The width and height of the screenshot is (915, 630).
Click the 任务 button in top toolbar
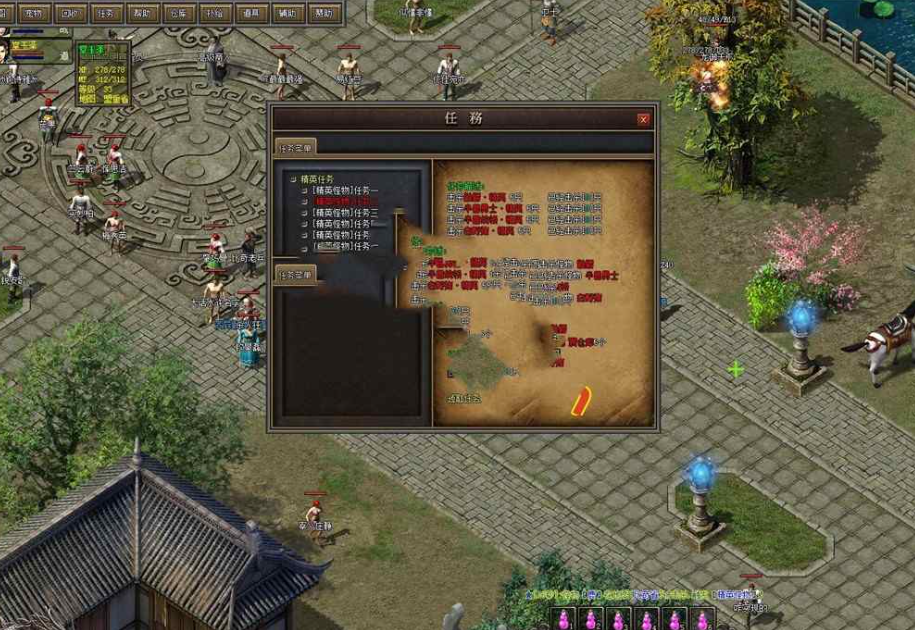105,14
